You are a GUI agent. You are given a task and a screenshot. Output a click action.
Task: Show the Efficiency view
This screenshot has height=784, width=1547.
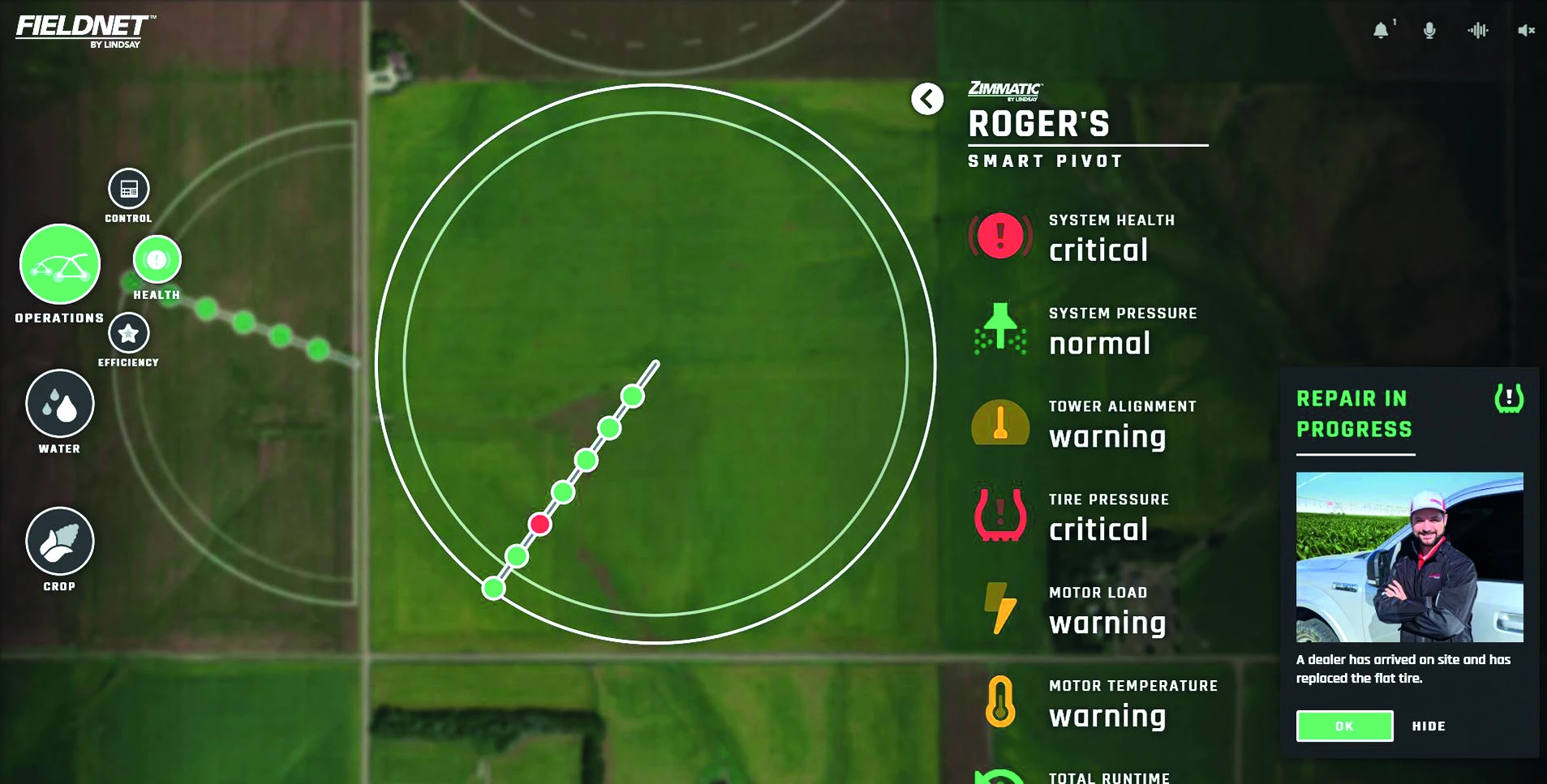click(x=128, y=333)
